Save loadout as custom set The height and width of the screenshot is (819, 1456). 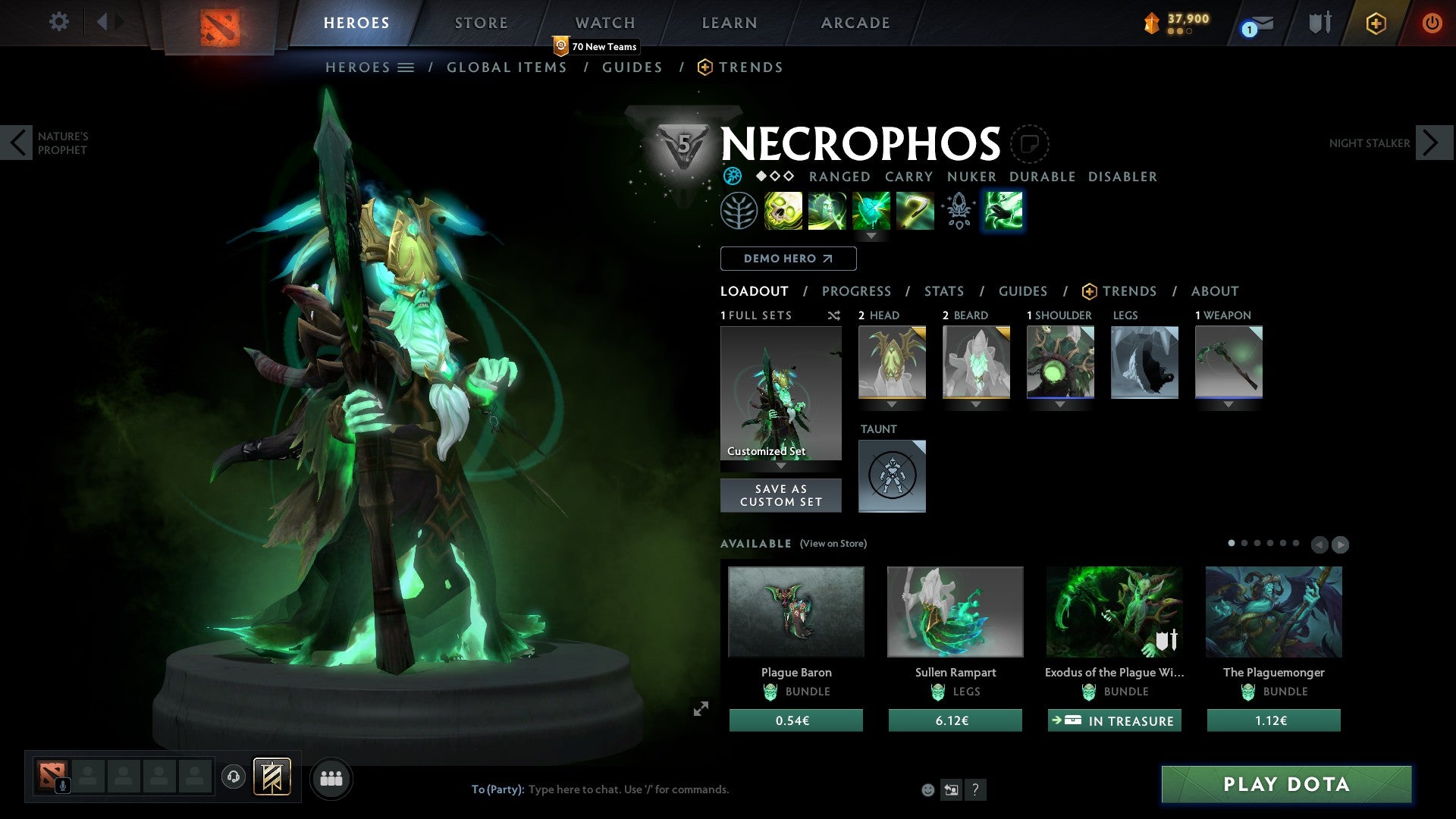point(780,495)
